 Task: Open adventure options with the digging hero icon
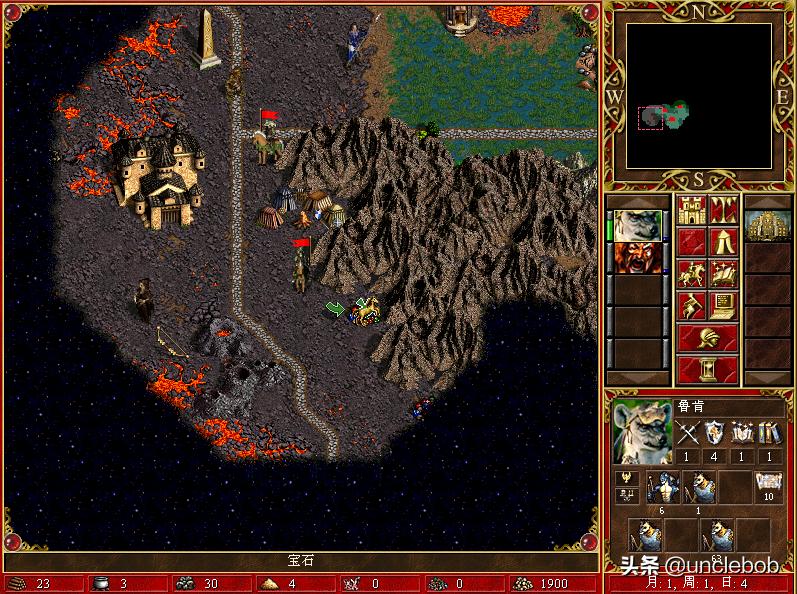[x=692, y=304]
